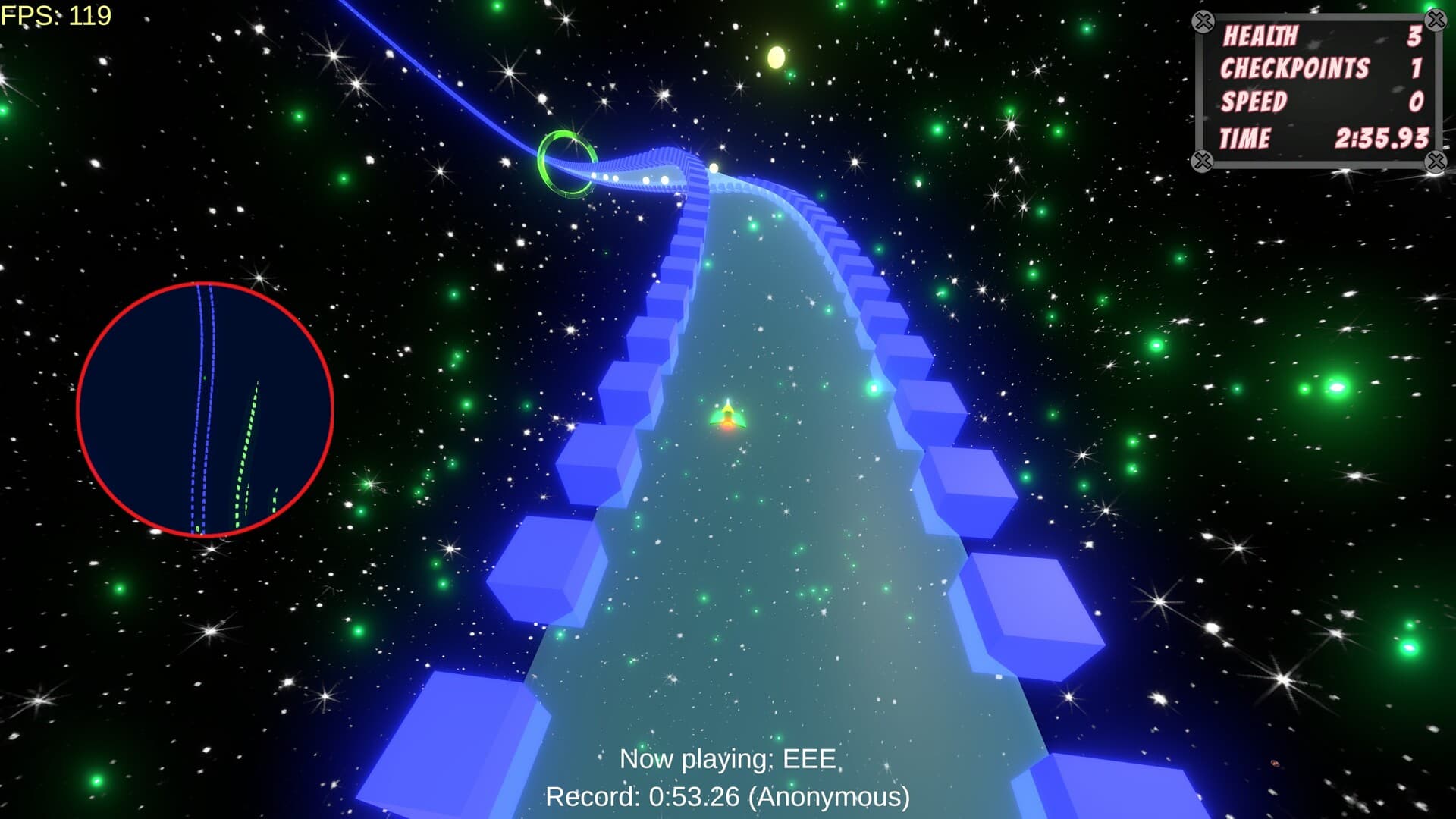This screenshot has height=819, width=1456.
Task: Click the Record: 0:53.26 (Anonymous) text
Action: click(x=729, y=797)
